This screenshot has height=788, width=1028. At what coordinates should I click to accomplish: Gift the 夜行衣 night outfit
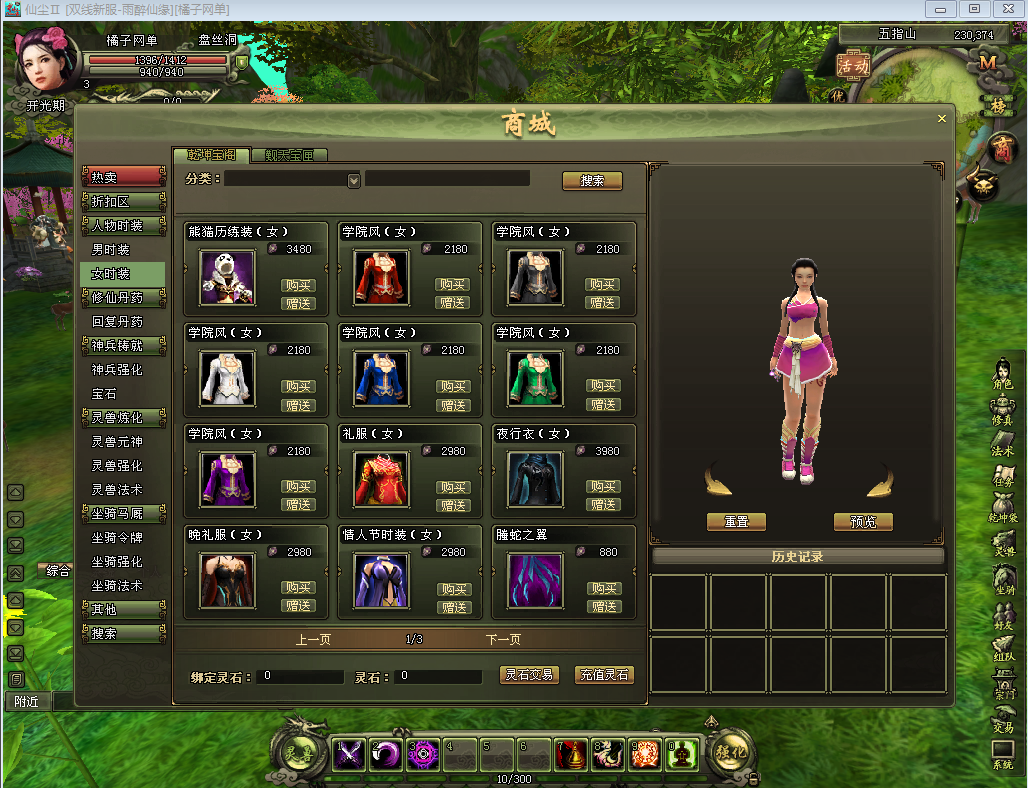point(603,505)
